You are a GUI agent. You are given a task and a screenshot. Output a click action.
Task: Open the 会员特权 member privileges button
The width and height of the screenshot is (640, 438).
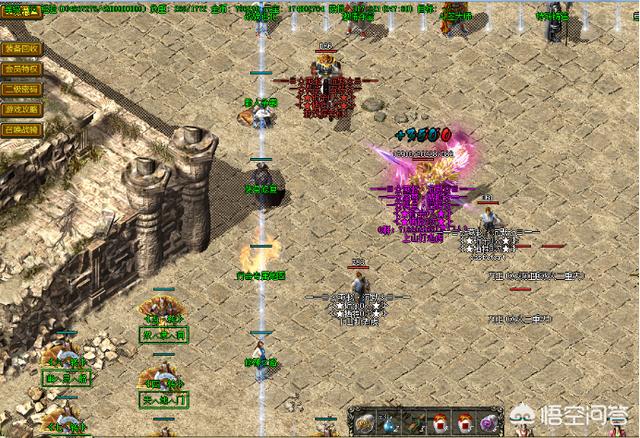21,69
